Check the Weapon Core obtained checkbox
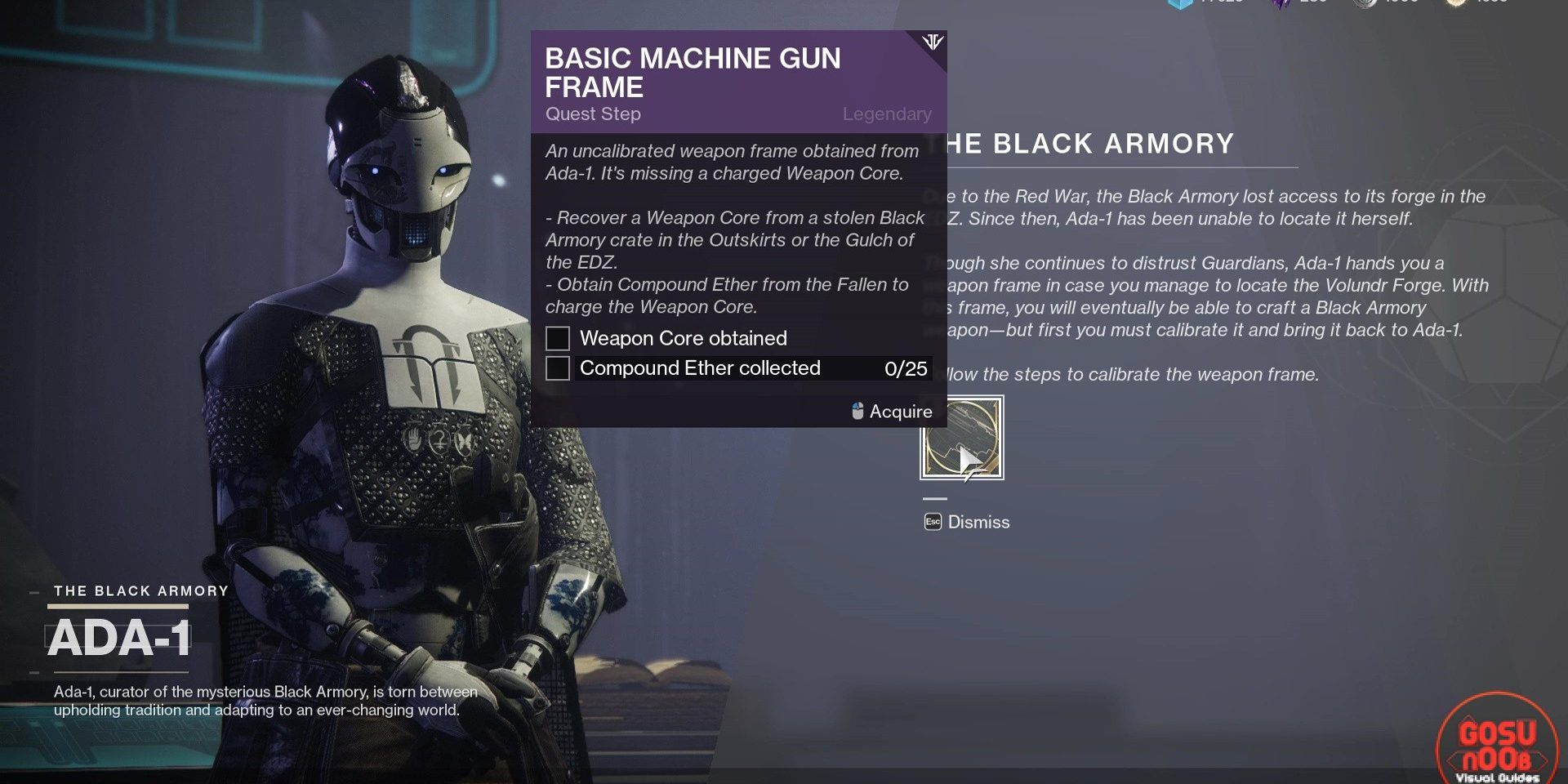This screenshot has width=1568, height=784. 559,338
